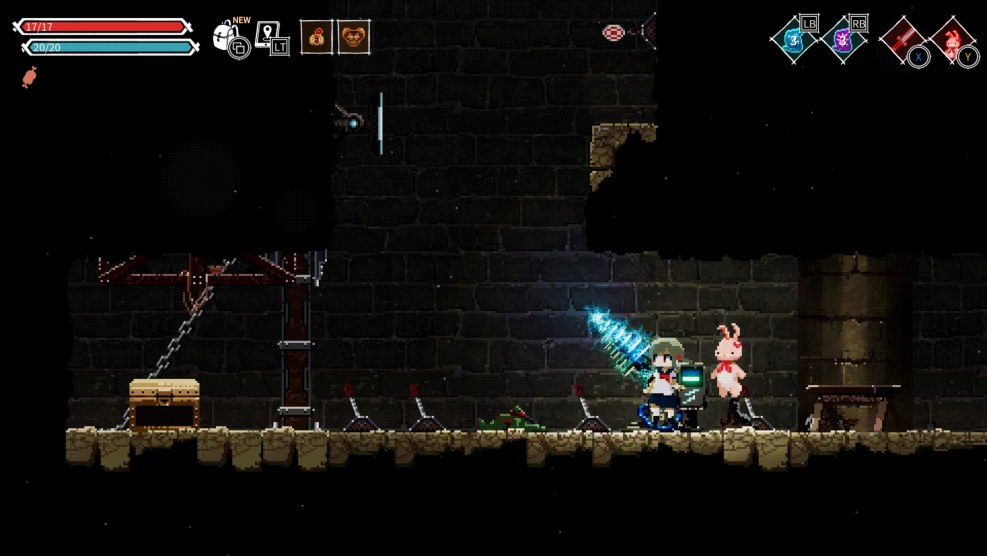
Task: Use the purple scroll consumable
Action: click(843, 40)
